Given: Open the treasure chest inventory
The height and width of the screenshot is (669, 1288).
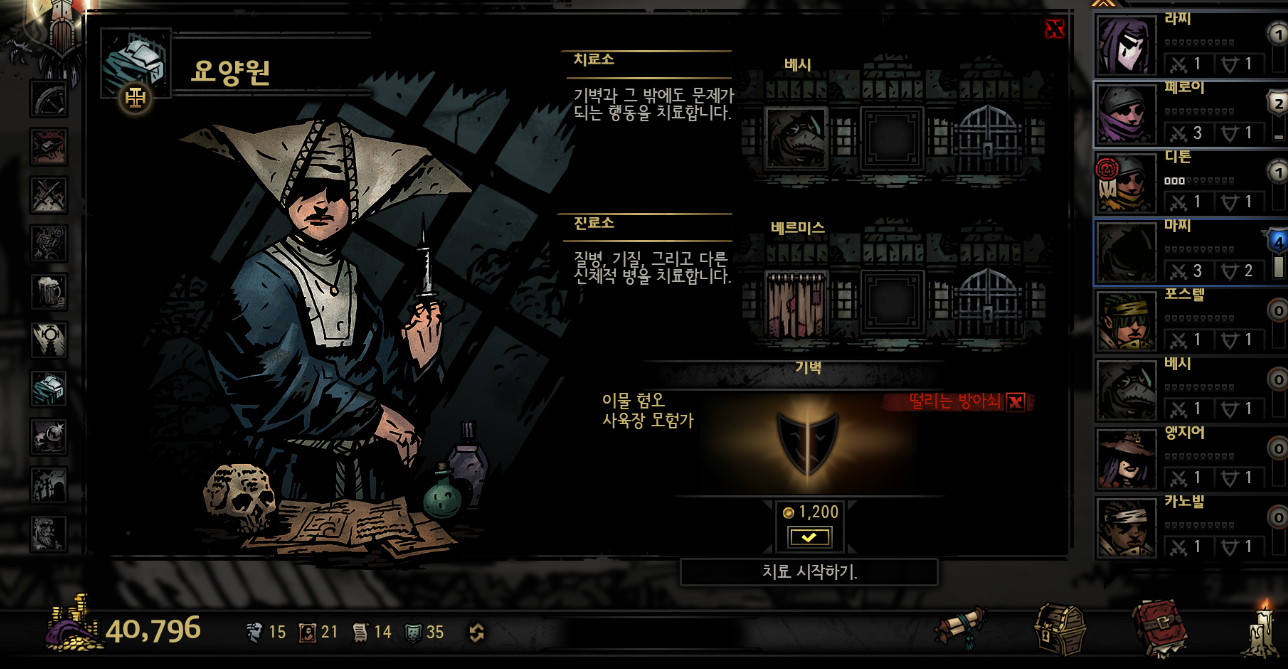Looking at the screenshot, I should [x=1062, y=627].
